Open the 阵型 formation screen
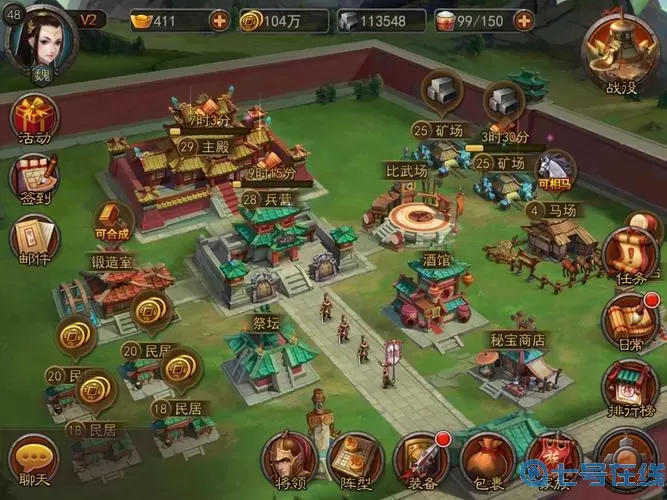This screenshot has height=500, width=667. pyautogui.click(x=355, y=461)
